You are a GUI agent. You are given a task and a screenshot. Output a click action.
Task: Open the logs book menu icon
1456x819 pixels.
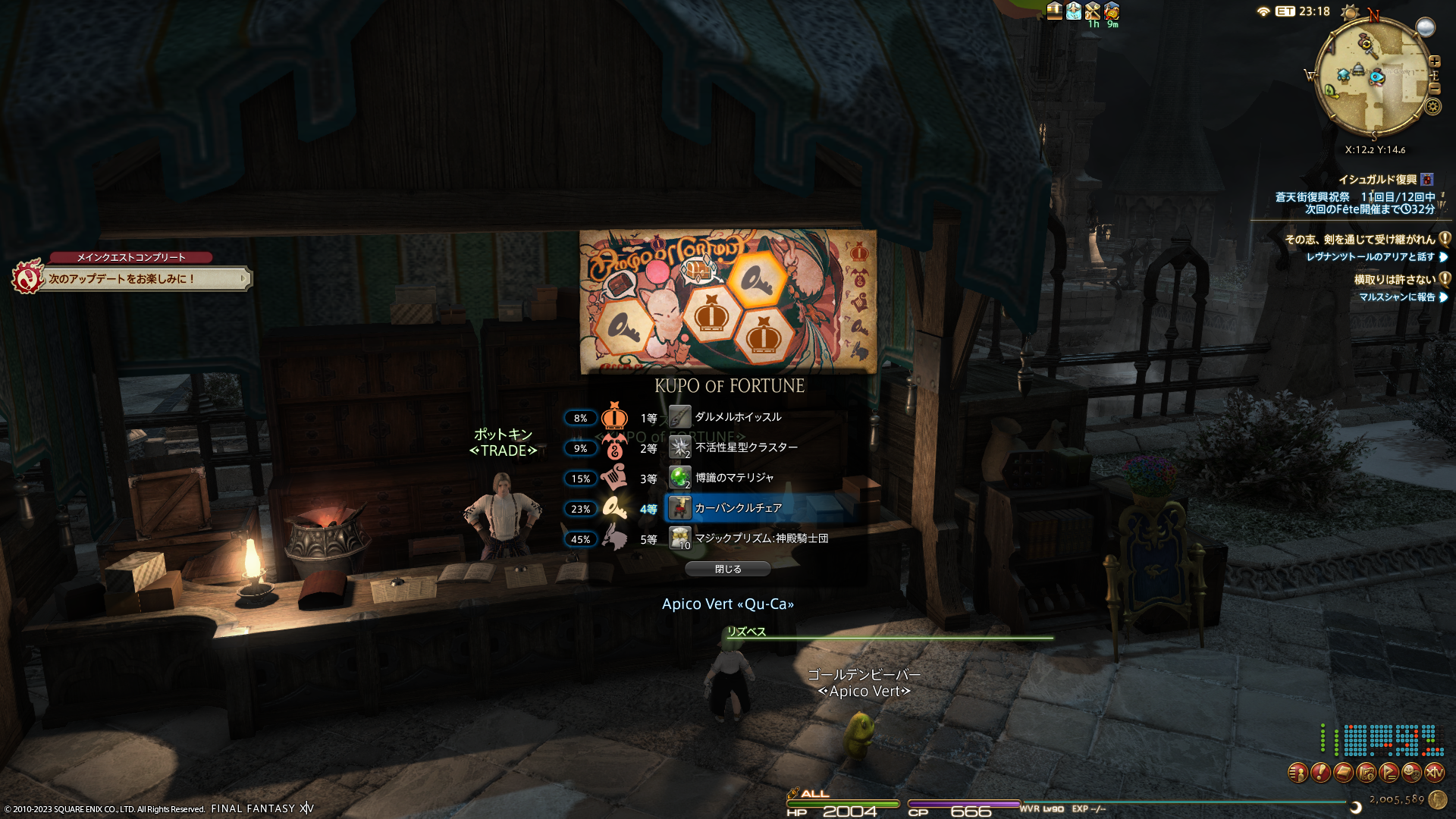(1343, 773)
